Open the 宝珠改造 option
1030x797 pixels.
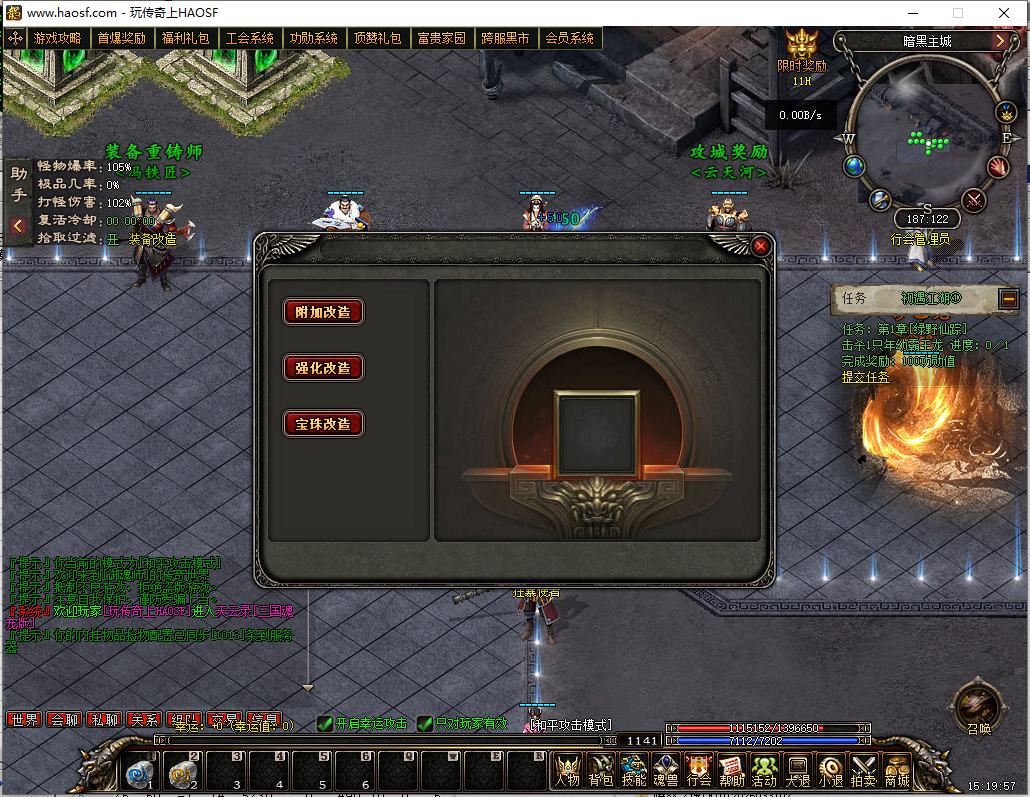tap(323, 423)
